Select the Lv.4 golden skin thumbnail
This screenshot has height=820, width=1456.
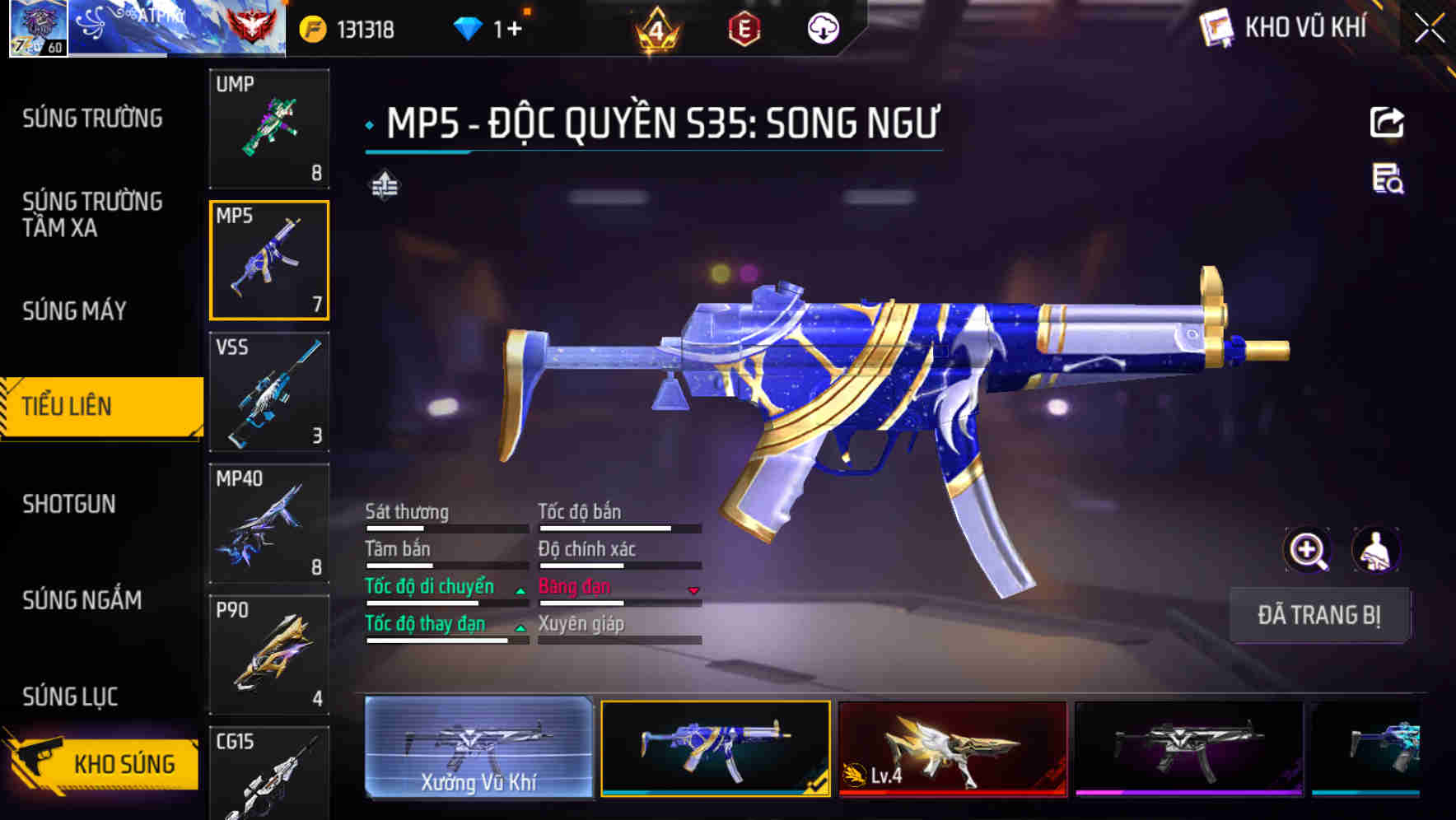(x=953, y=749)
